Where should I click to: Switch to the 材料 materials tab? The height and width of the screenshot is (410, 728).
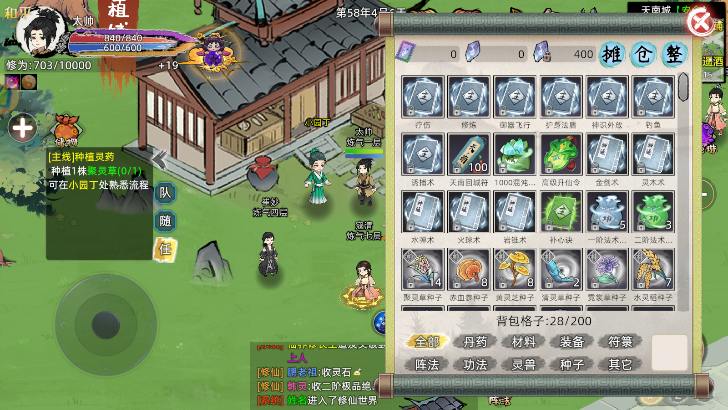tap(524, 342)
